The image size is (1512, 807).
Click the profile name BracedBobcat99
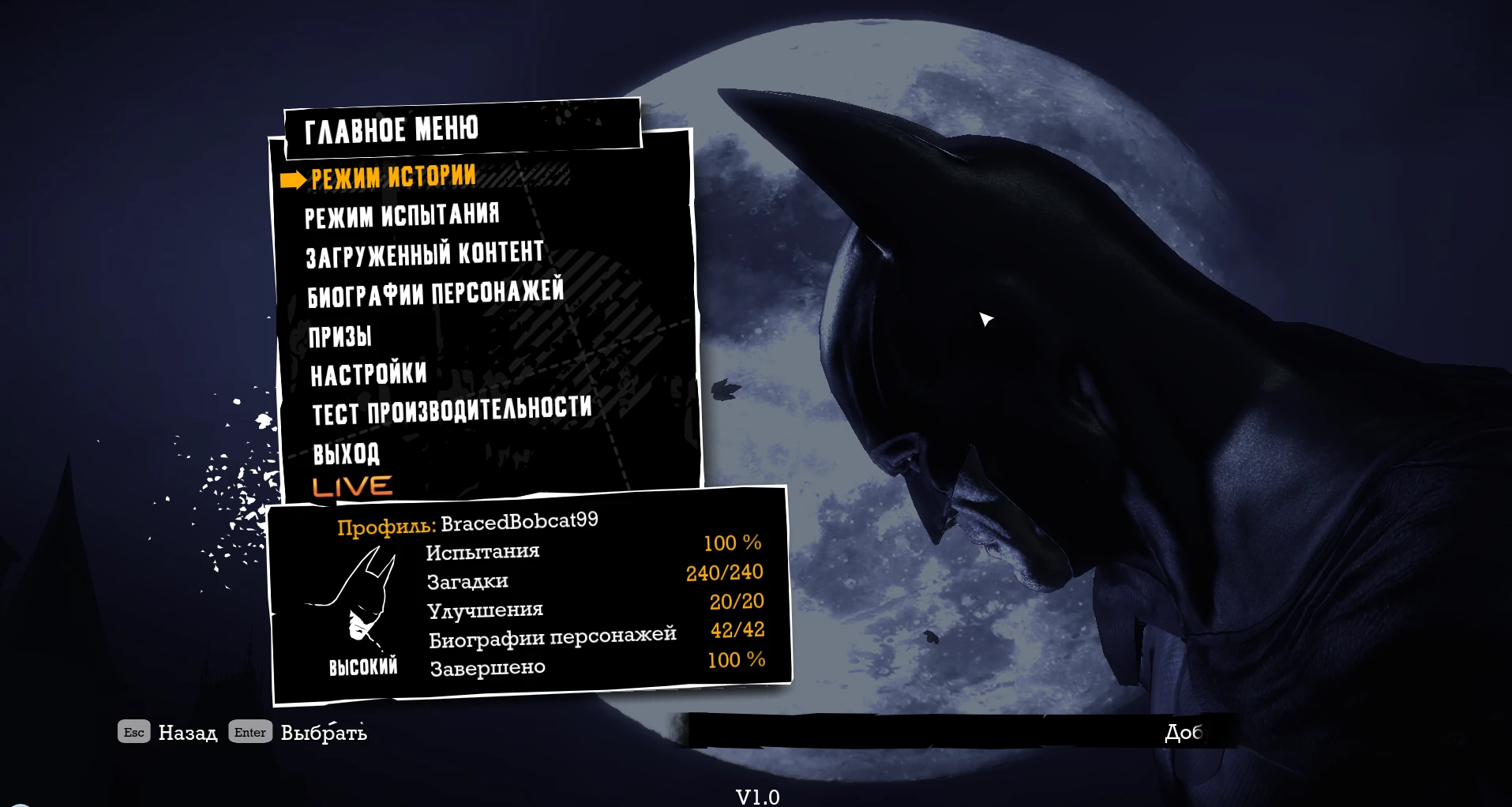(521, 520)
